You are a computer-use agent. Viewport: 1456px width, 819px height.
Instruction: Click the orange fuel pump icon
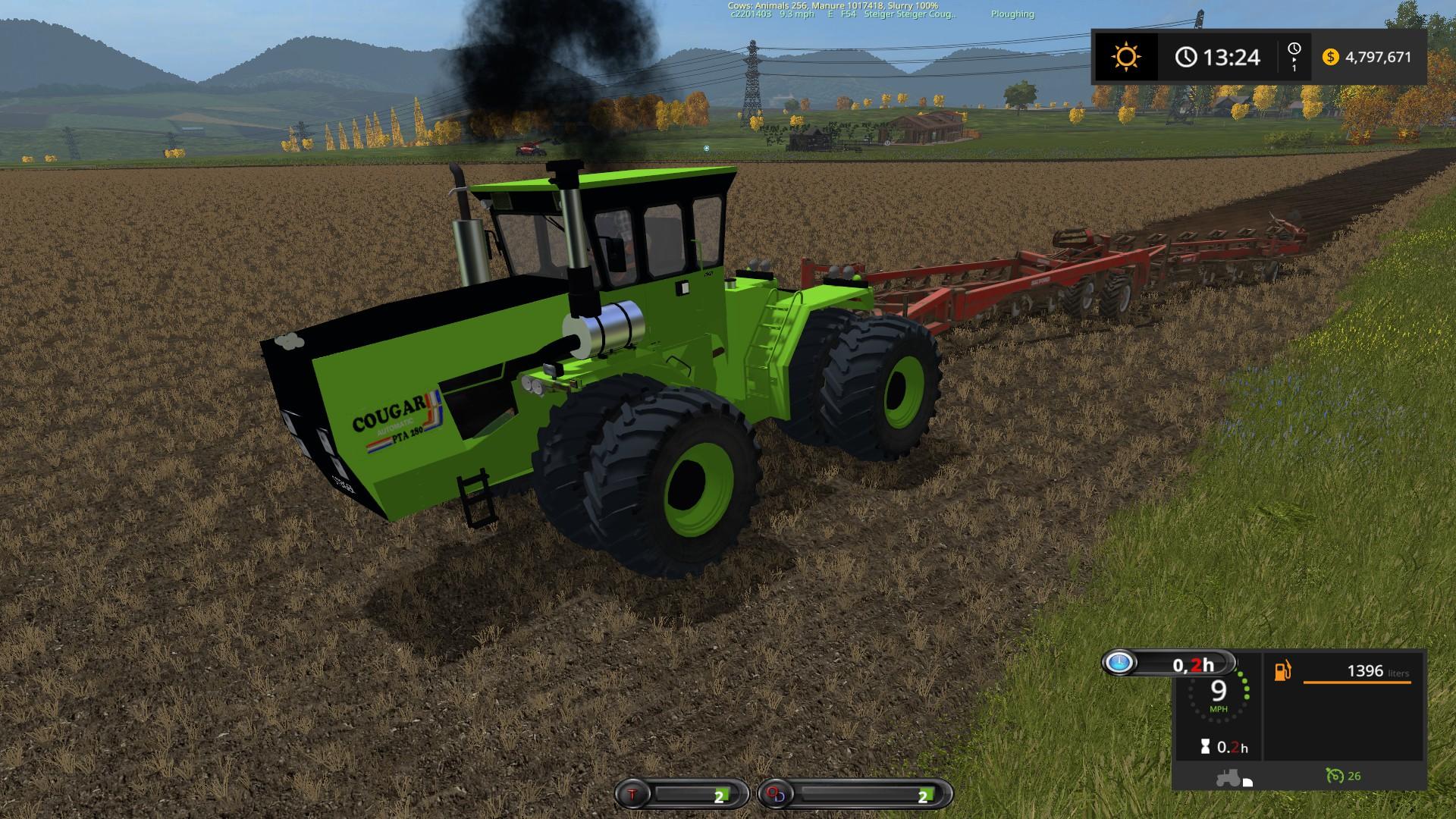(x=1282, y=671)
